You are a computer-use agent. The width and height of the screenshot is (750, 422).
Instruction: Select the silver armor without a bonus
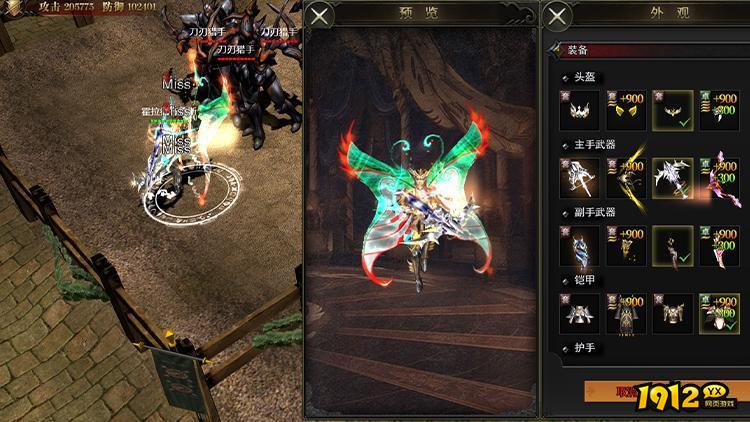[x=673, y=314]
